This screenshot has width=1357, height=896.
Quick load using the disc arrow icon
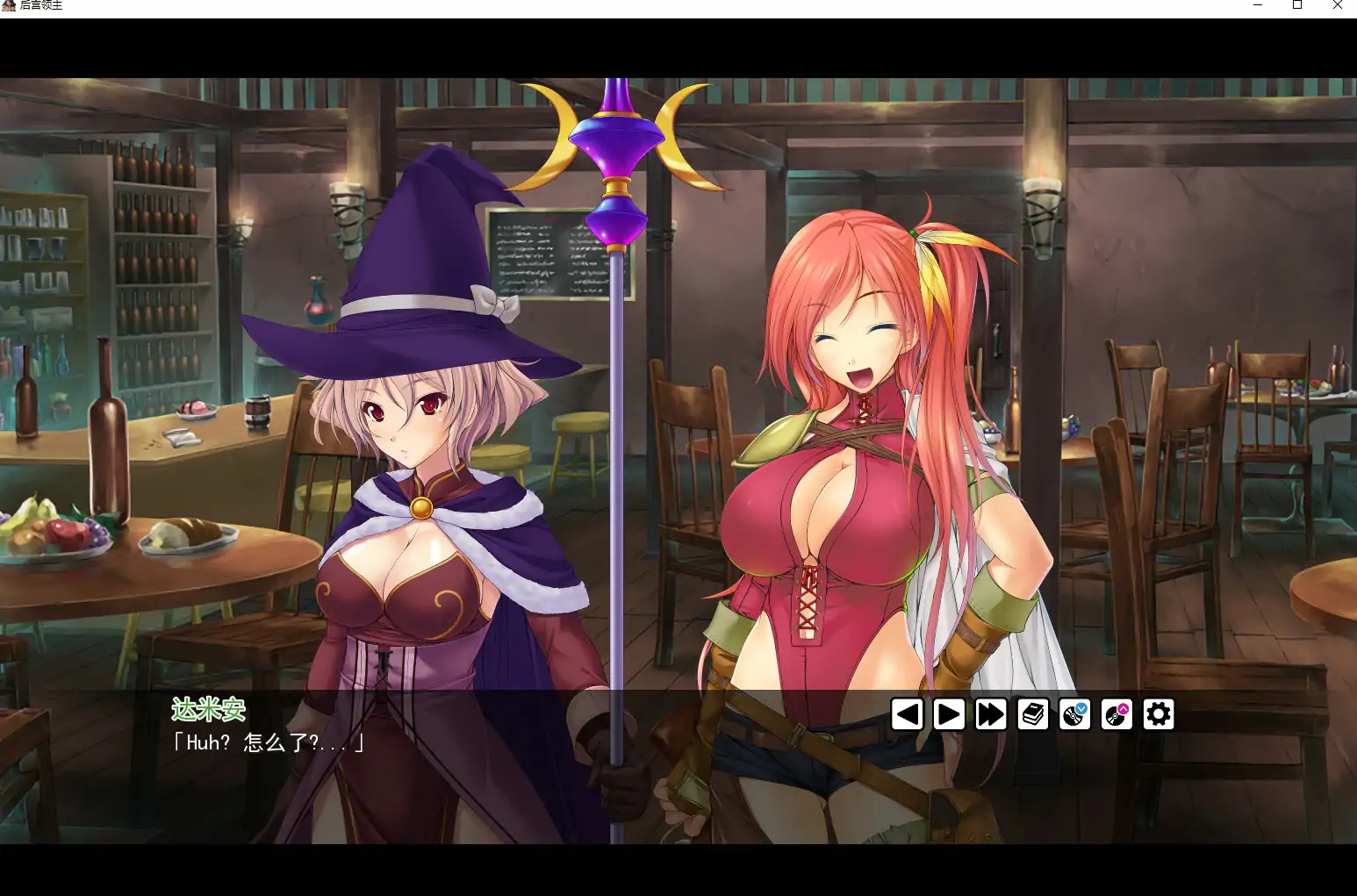coord(1117,714)
